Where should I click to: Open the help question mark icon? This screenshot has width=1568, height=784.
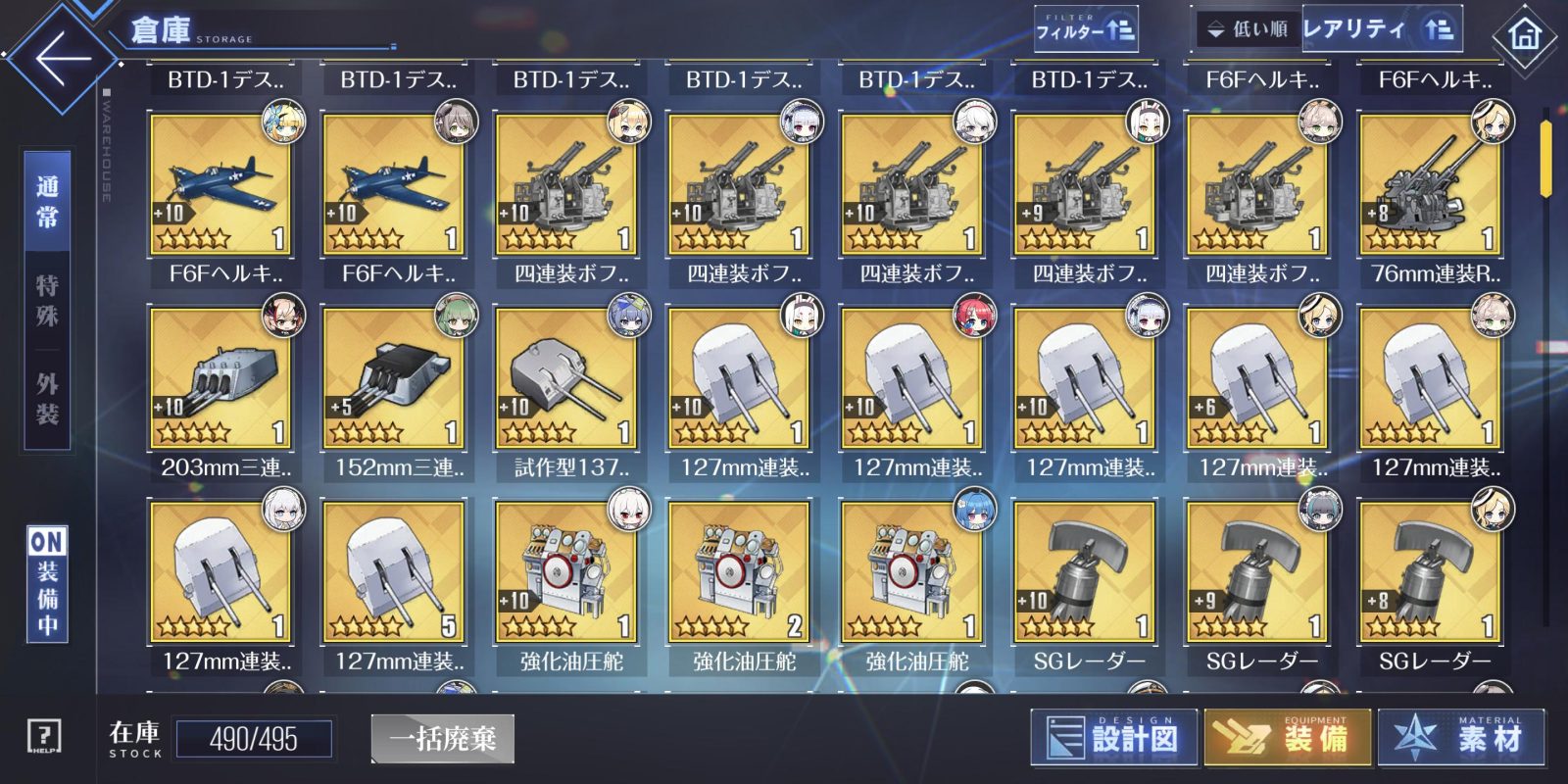pyautogui.click(x=44, y=736)
